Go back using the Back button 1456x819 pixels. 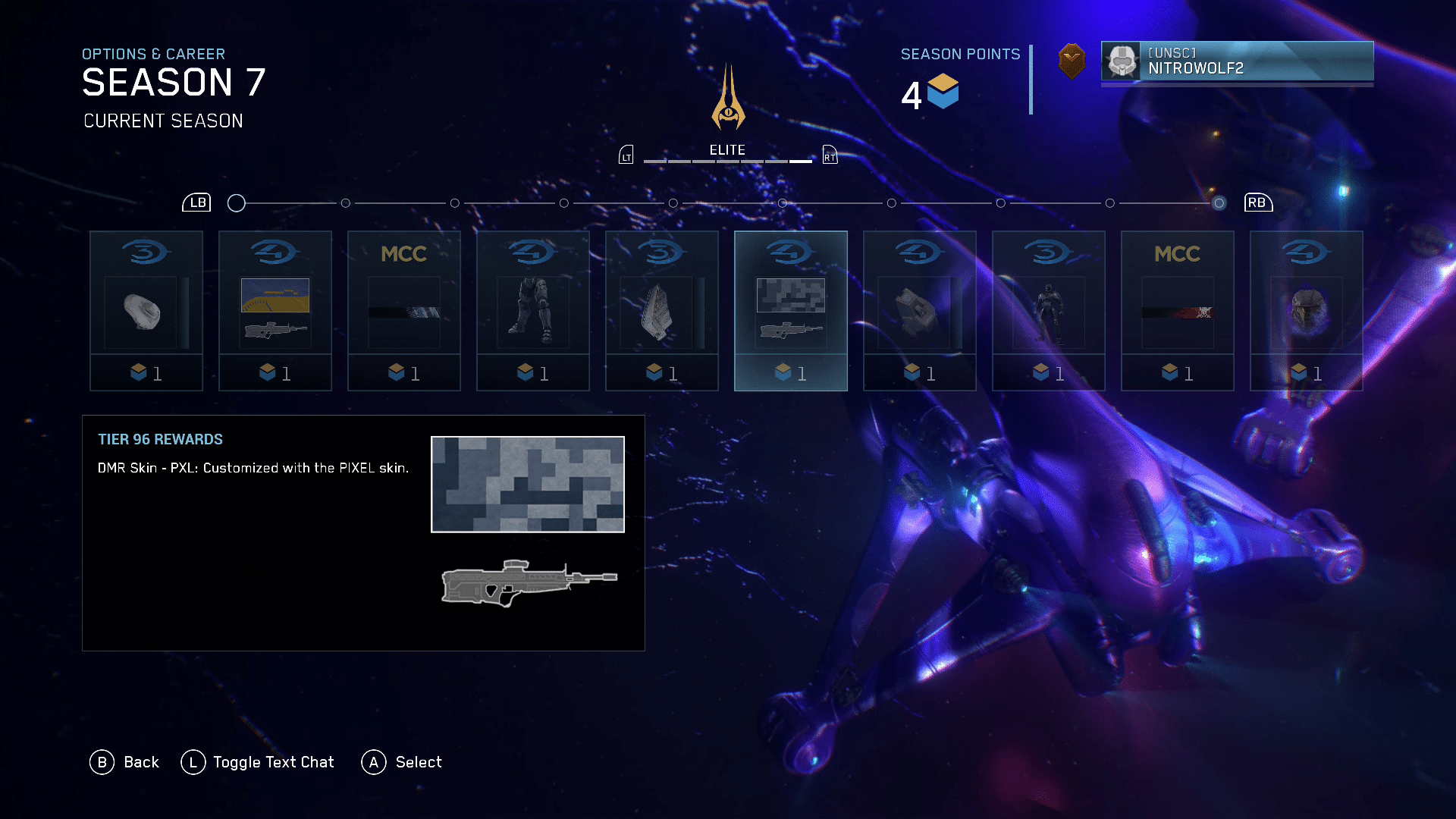pos(125,762)
